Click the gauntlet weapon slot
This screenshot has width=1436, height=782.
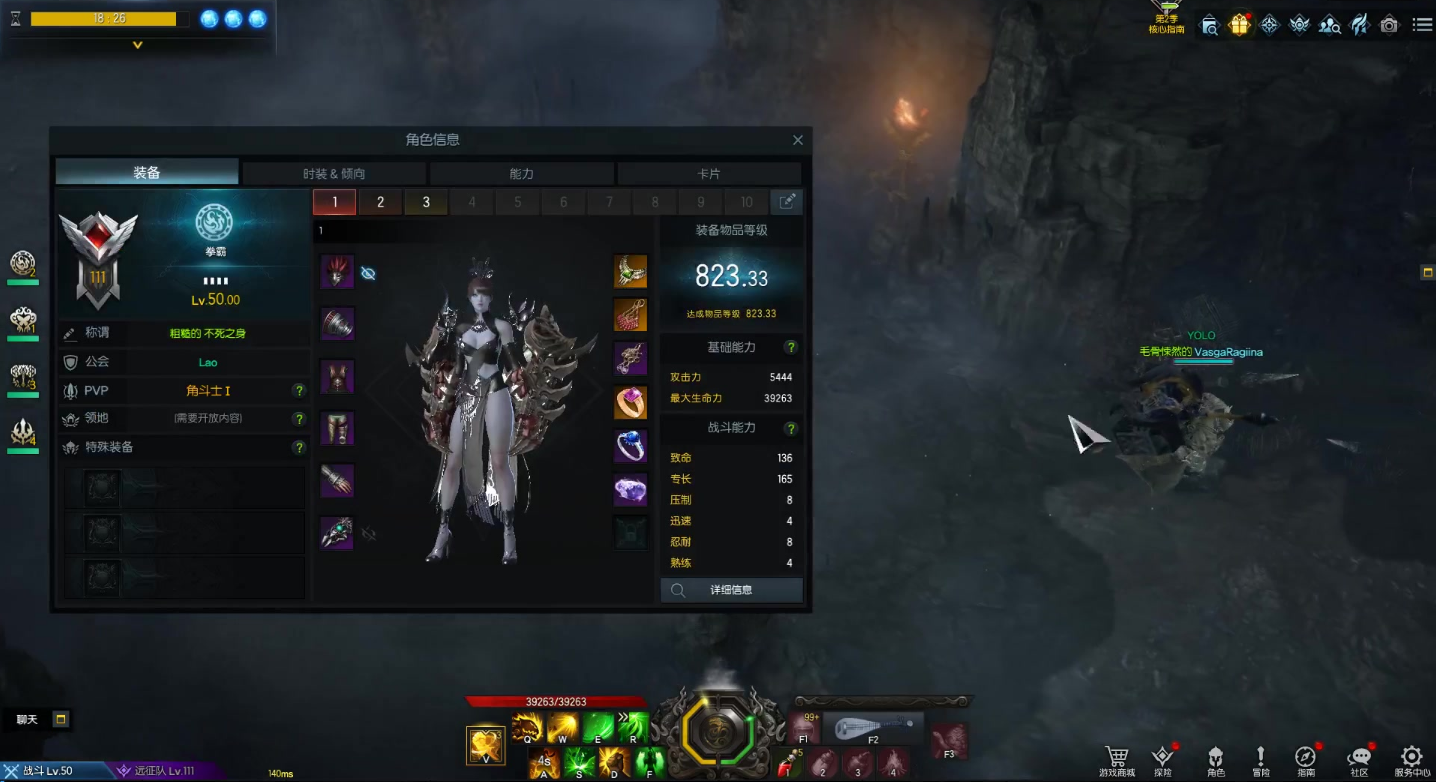[337, 533]
